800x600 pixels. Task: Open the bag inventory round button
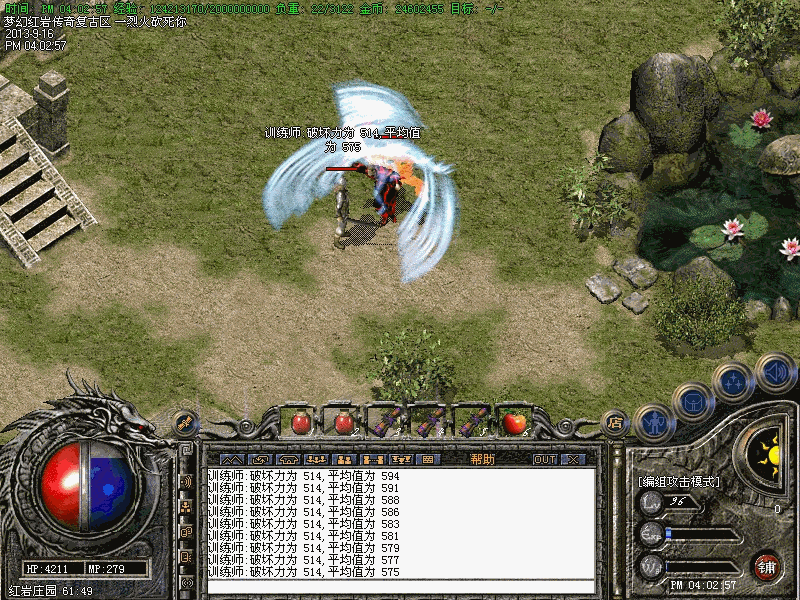click(693, 402)
